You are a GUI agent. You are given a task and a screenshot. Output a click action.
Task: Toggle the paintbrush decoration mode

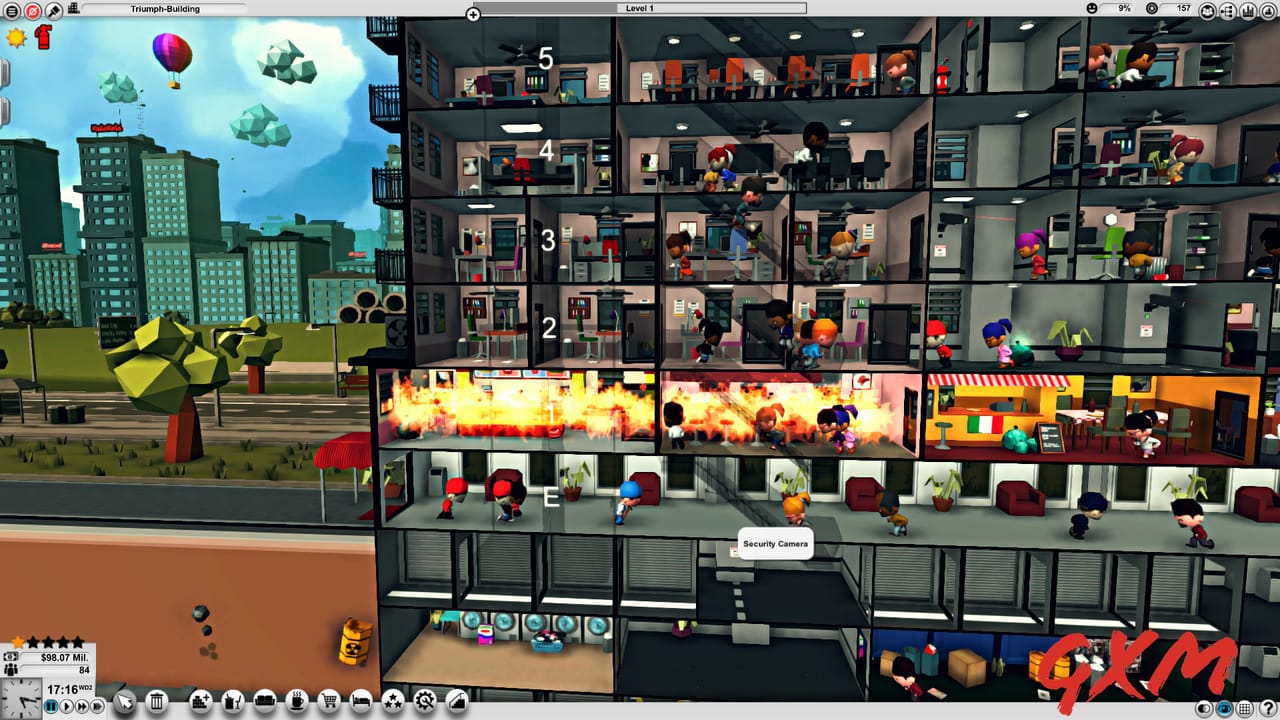pos(53,12)
